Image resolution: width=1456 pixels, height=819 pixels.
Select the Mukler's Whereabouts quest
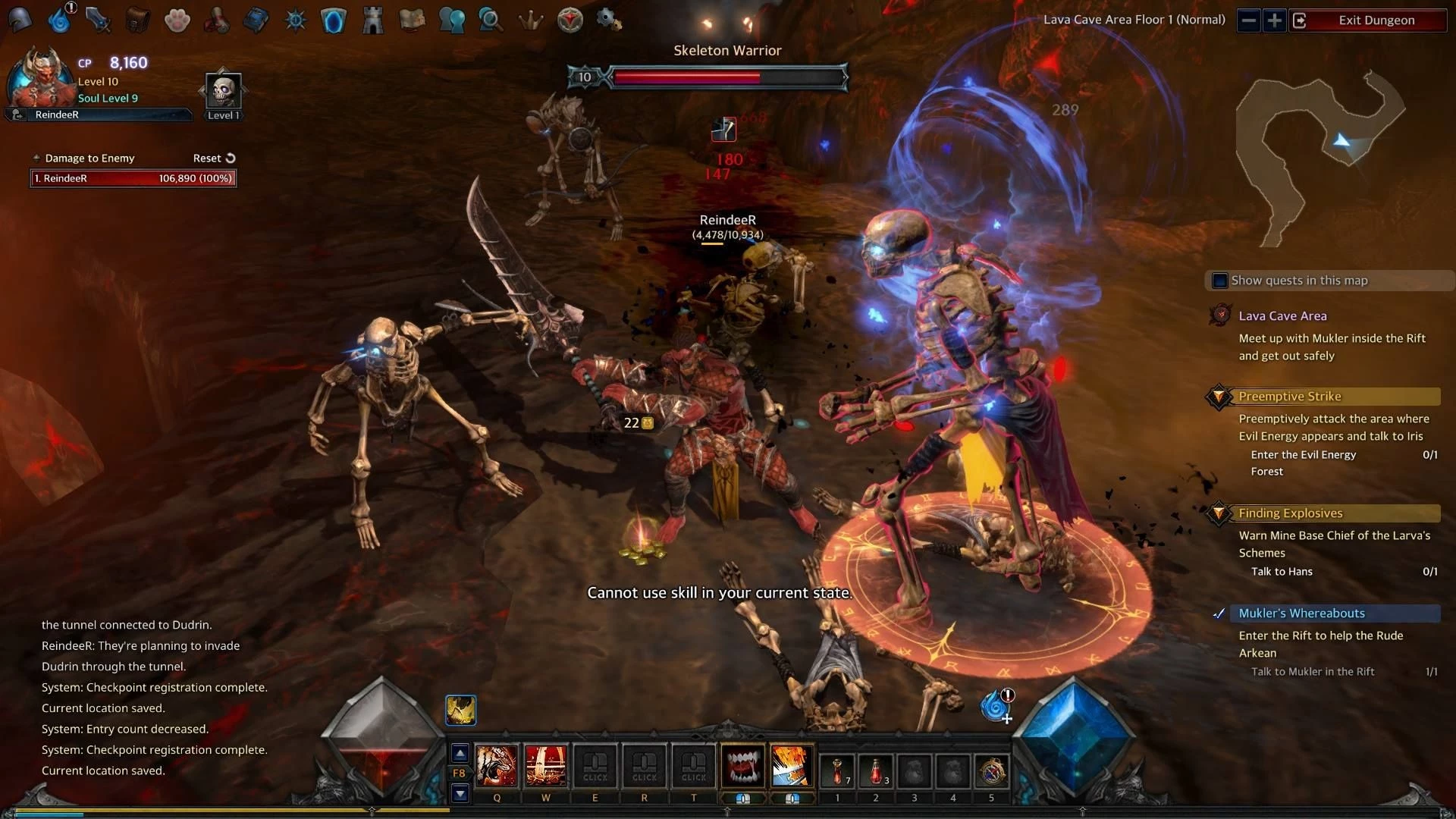[x=1301, y=613]
